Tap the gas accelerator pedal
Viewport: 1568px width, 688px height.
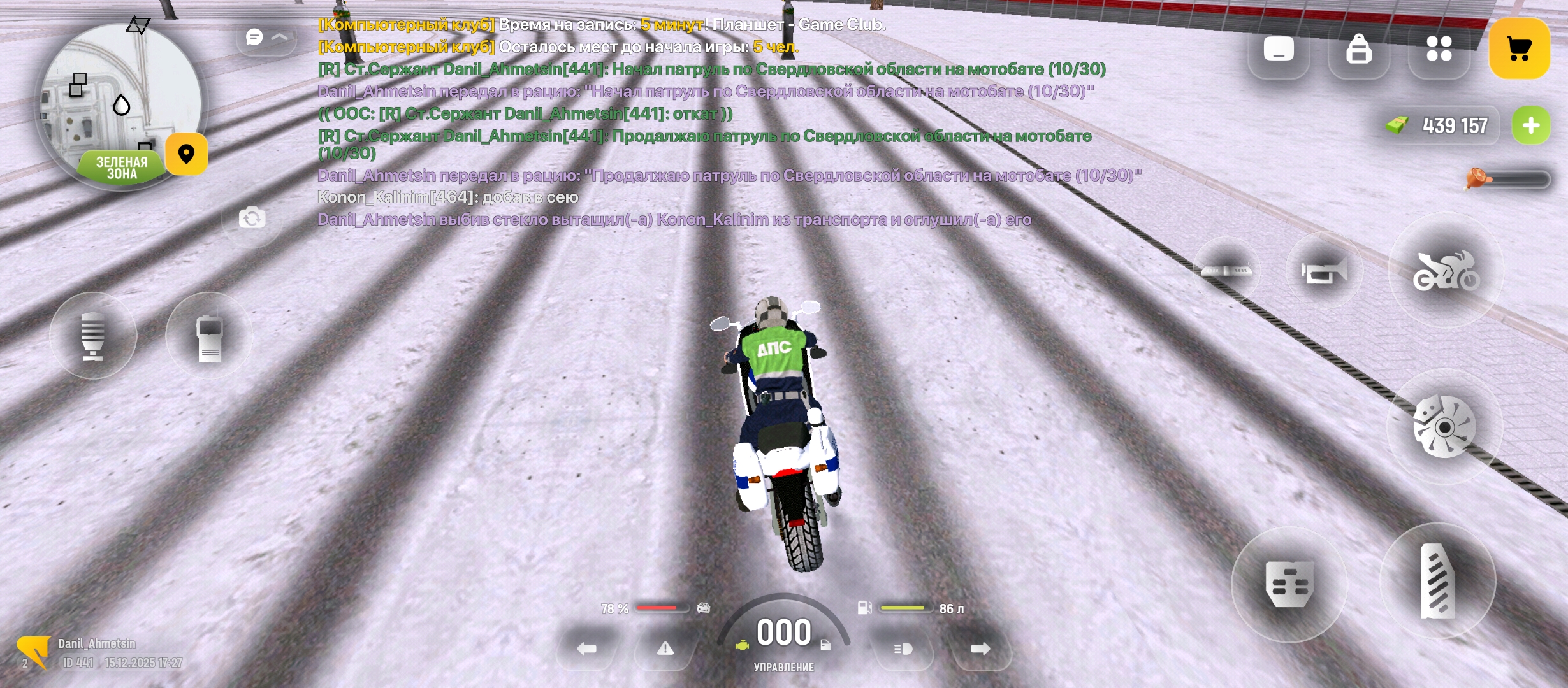[x=1437, y=581]
